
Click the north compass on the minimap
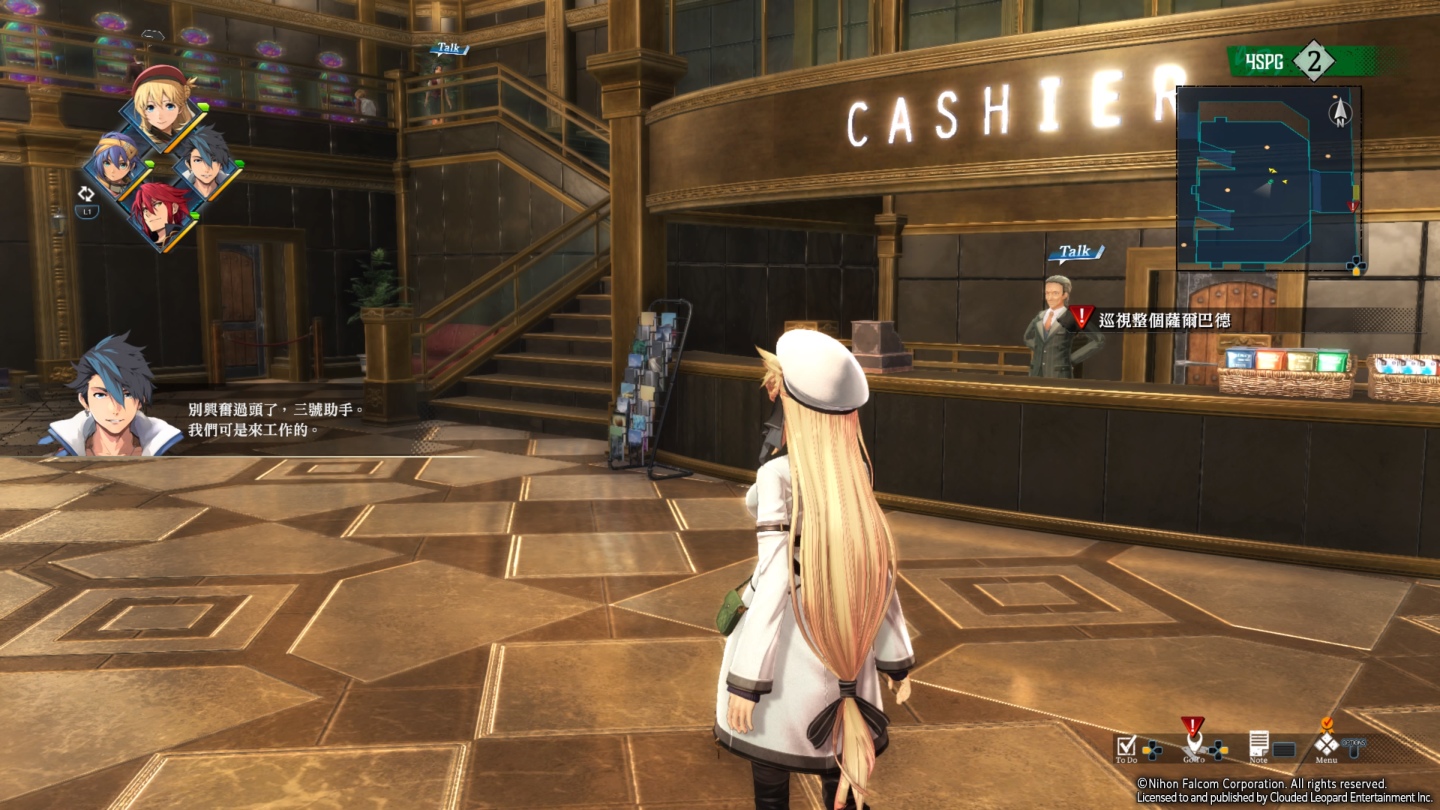click(x=1339, y=111)
